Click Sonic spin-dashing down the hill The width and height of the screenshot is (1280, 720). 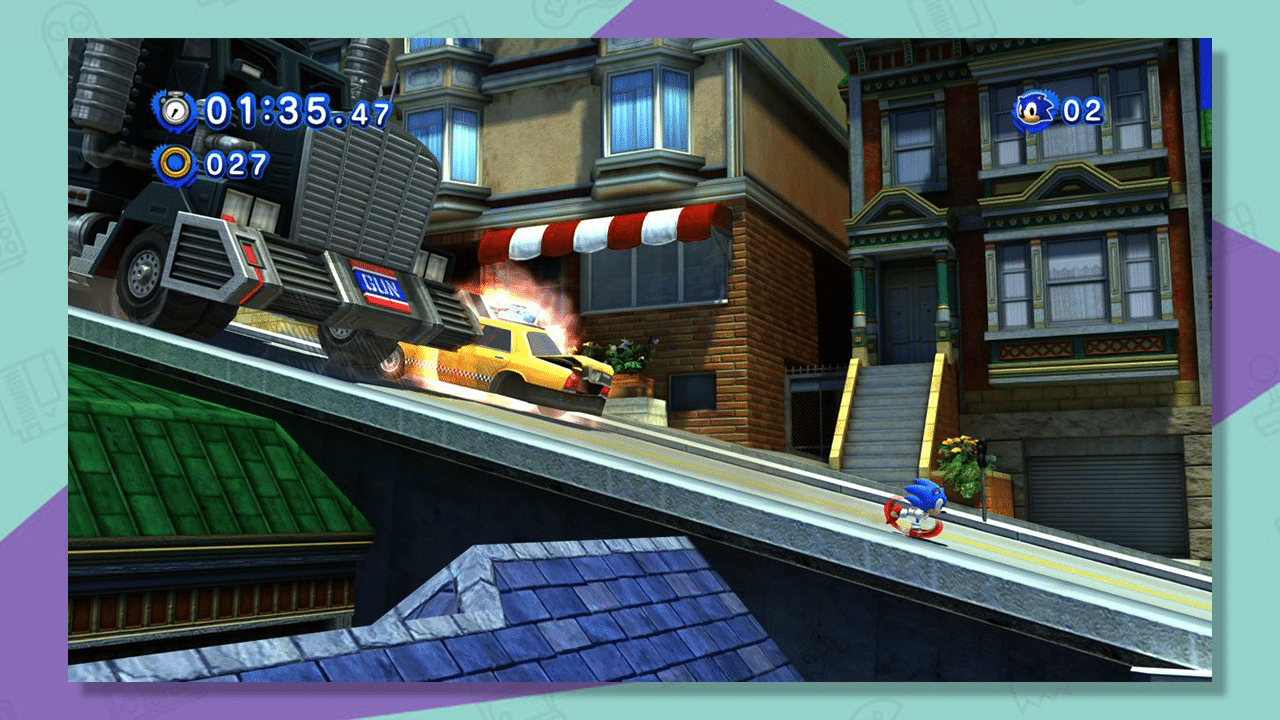918,508
